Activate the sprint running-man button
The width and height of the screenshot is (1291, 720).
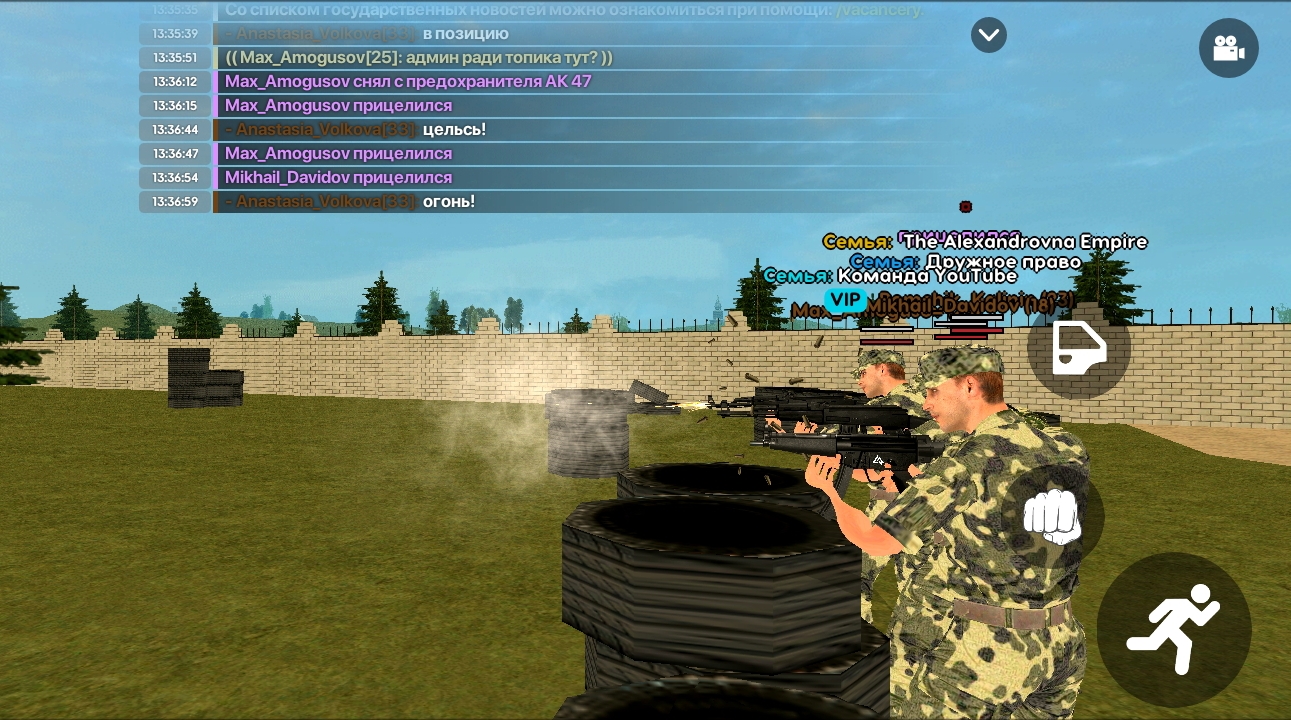click(1173, 629)
